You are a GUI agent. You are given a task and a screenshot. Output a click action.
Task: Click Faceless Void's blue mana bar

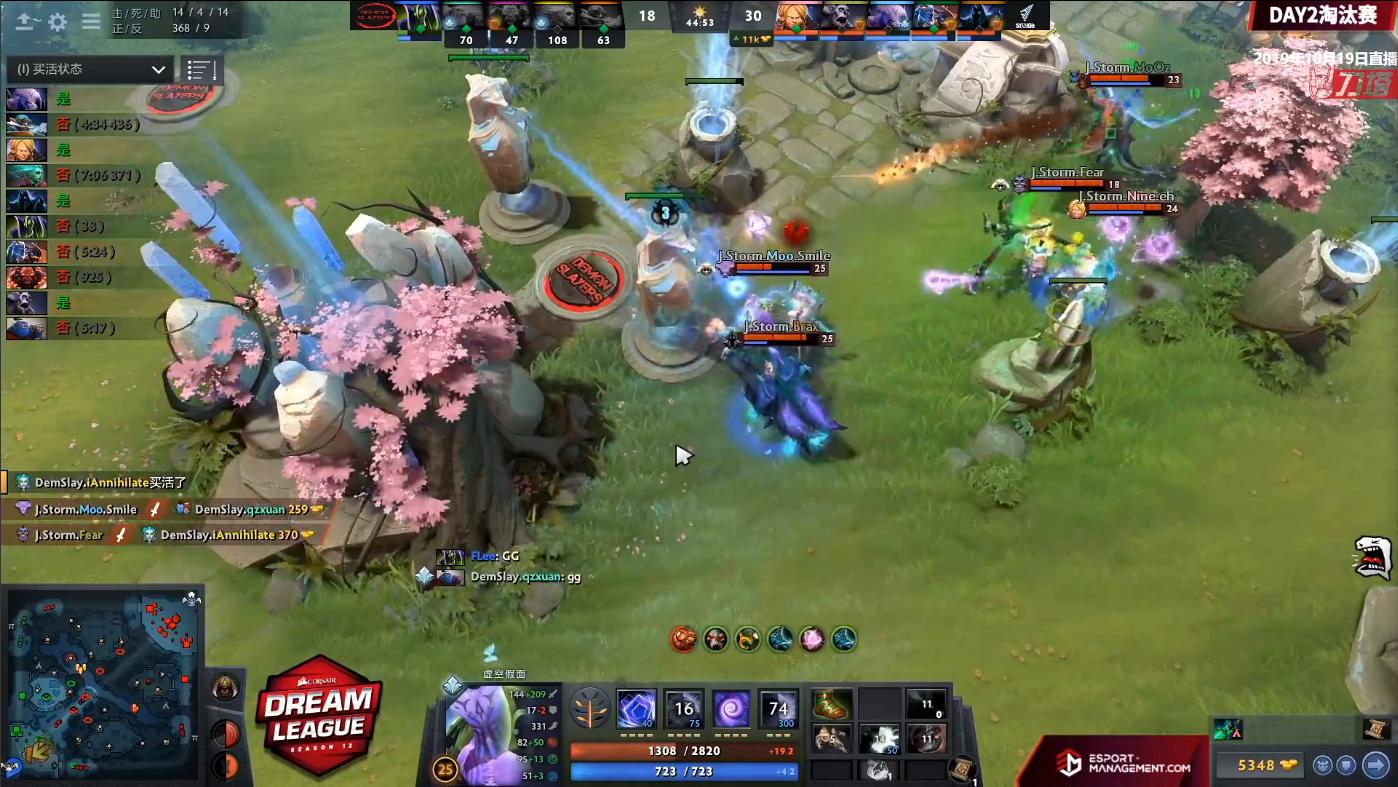[683, 770]
